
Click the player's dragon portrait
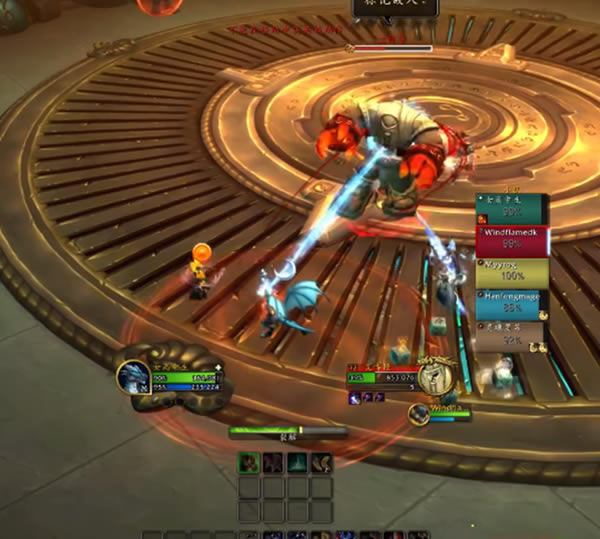click(133, 377)
